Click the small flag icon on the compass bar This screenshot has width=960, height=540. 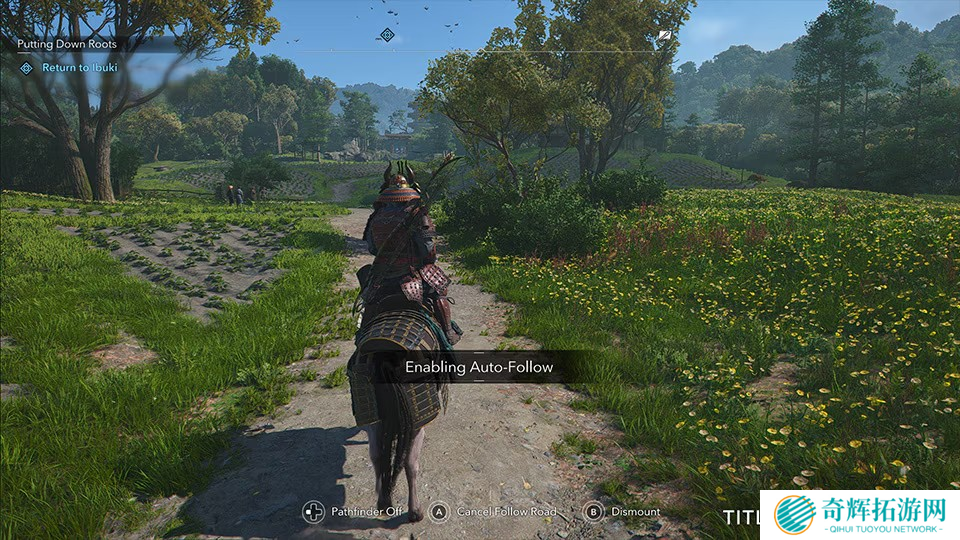pos(665,35)
